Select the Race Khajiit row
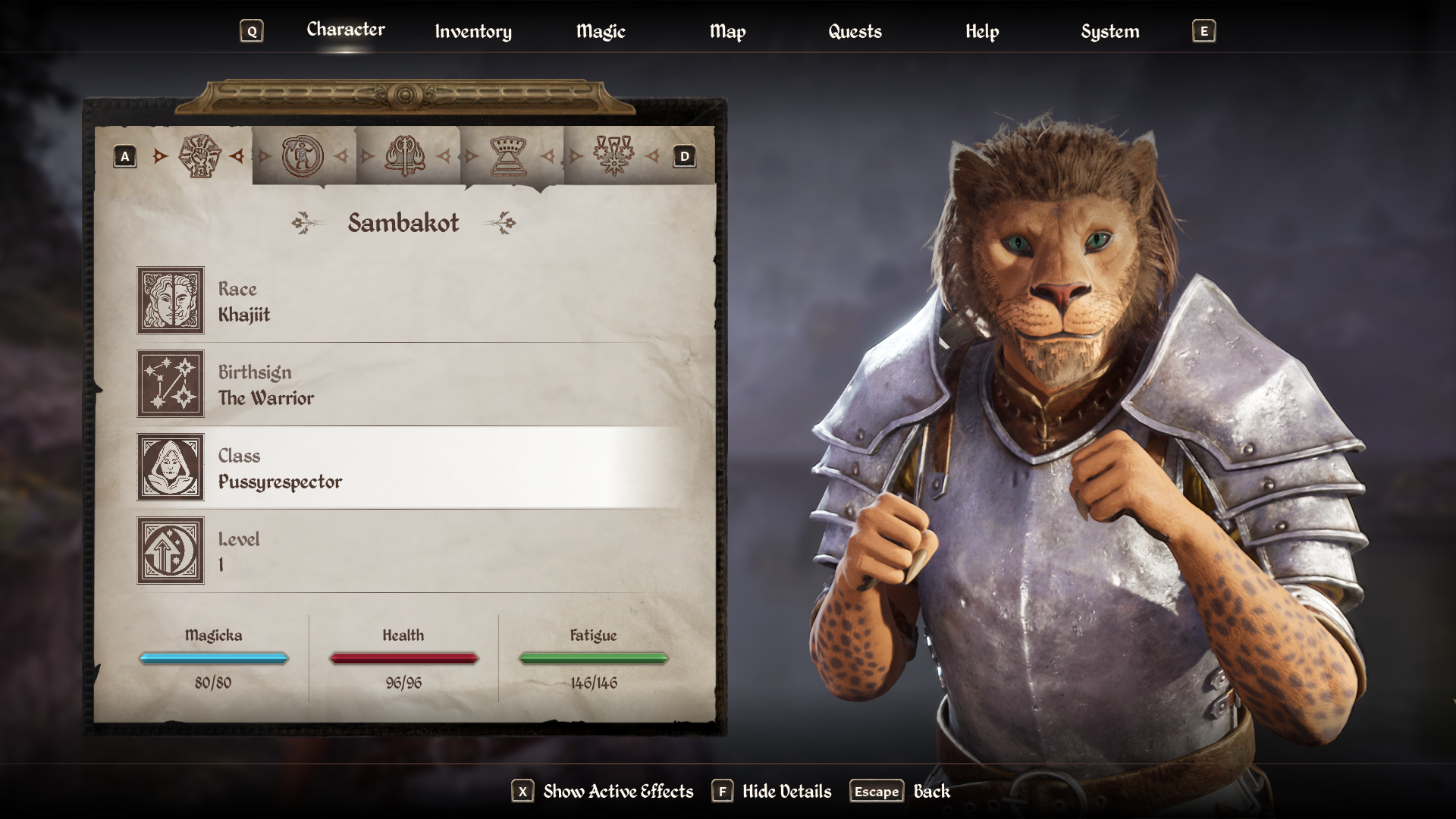Screen dimensions: 1456x819 tap(409, 301)
